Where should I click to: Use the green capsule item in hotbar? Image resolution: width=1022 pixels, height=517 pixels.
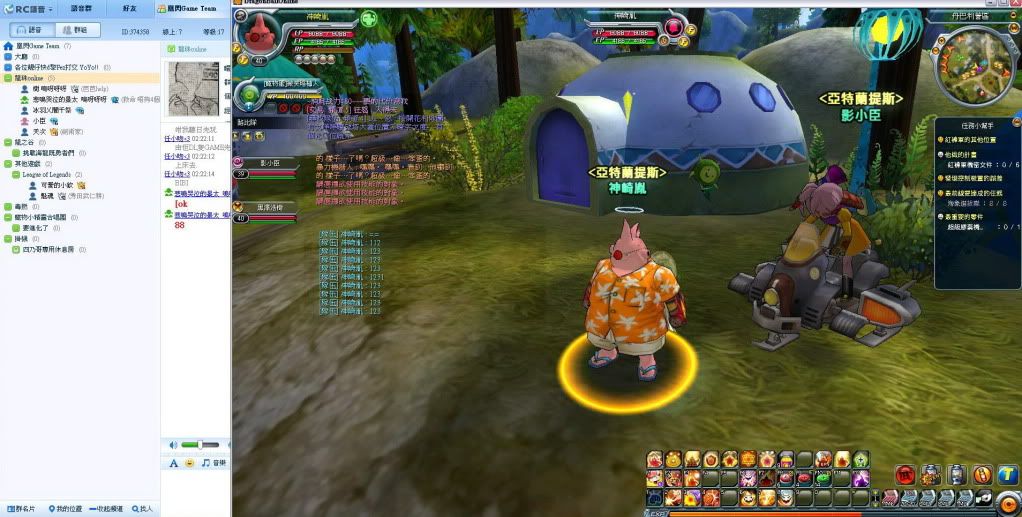(x=823, y=479)
